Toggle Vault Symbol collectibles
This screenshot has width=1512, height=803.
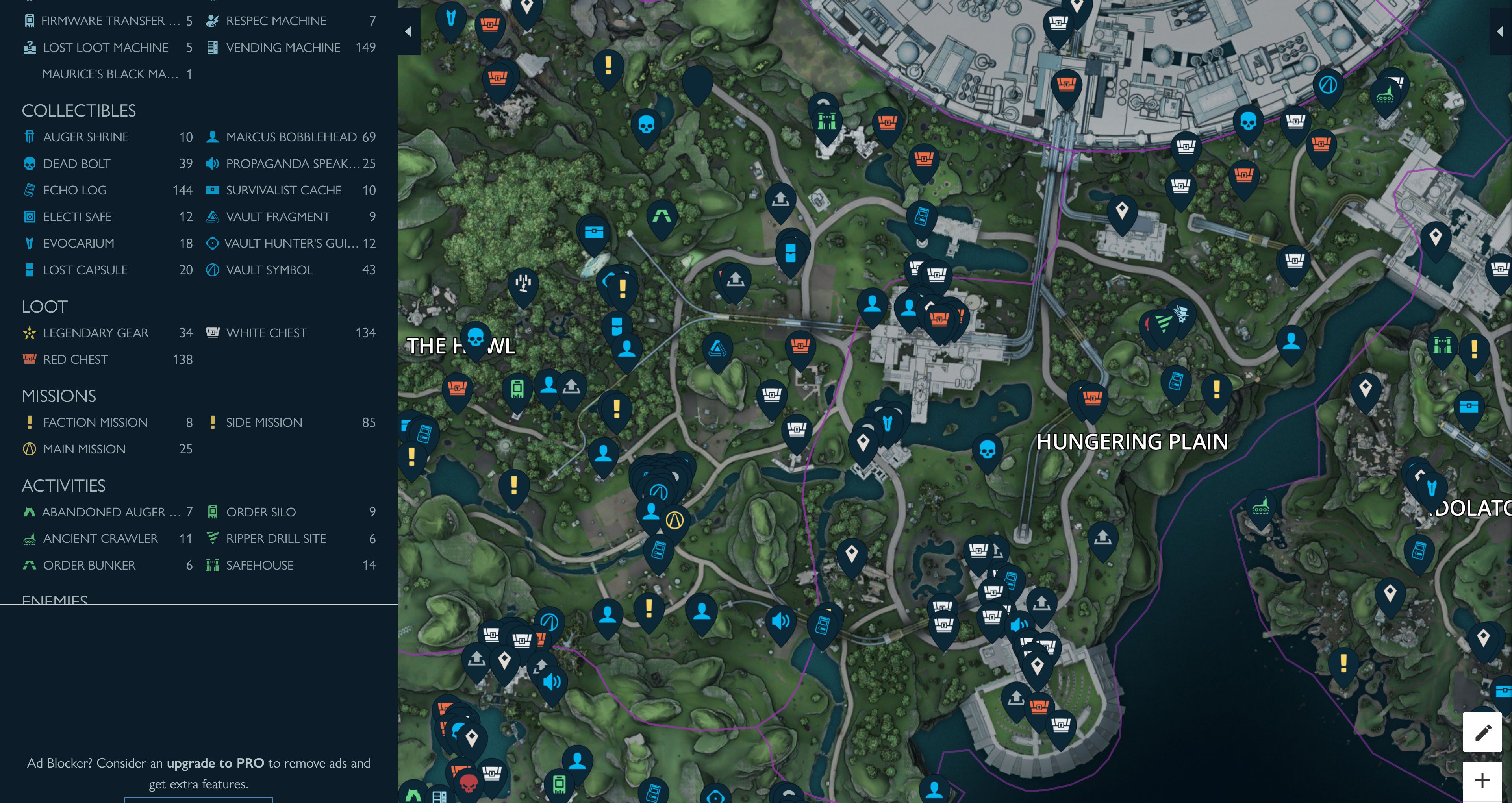point(269,270)
